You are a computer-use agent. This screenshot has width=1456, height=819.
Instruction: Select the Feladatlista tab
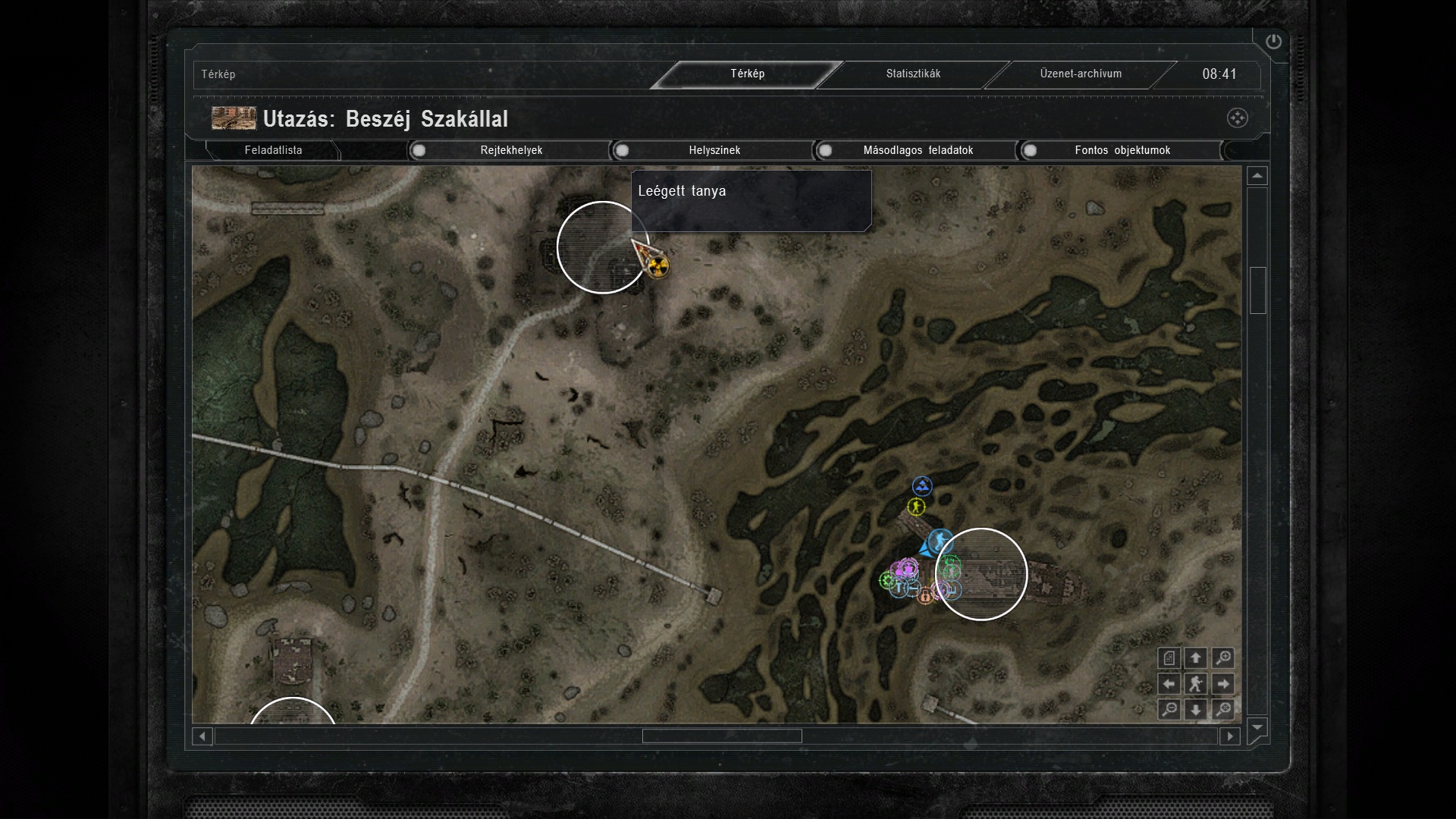[273, 150]
